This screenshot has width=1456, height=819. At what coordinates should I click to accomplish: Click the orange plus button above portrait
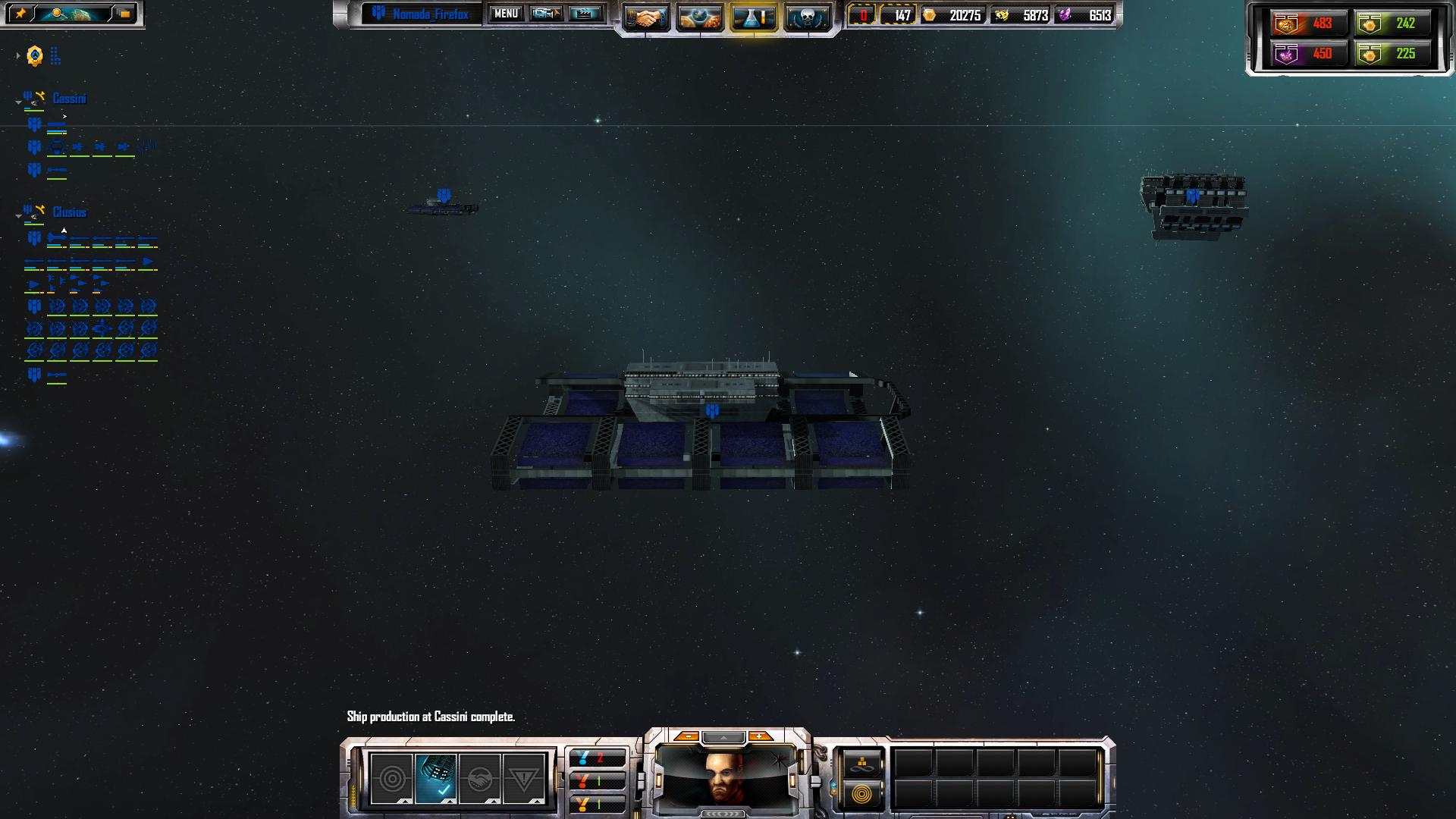760,736
